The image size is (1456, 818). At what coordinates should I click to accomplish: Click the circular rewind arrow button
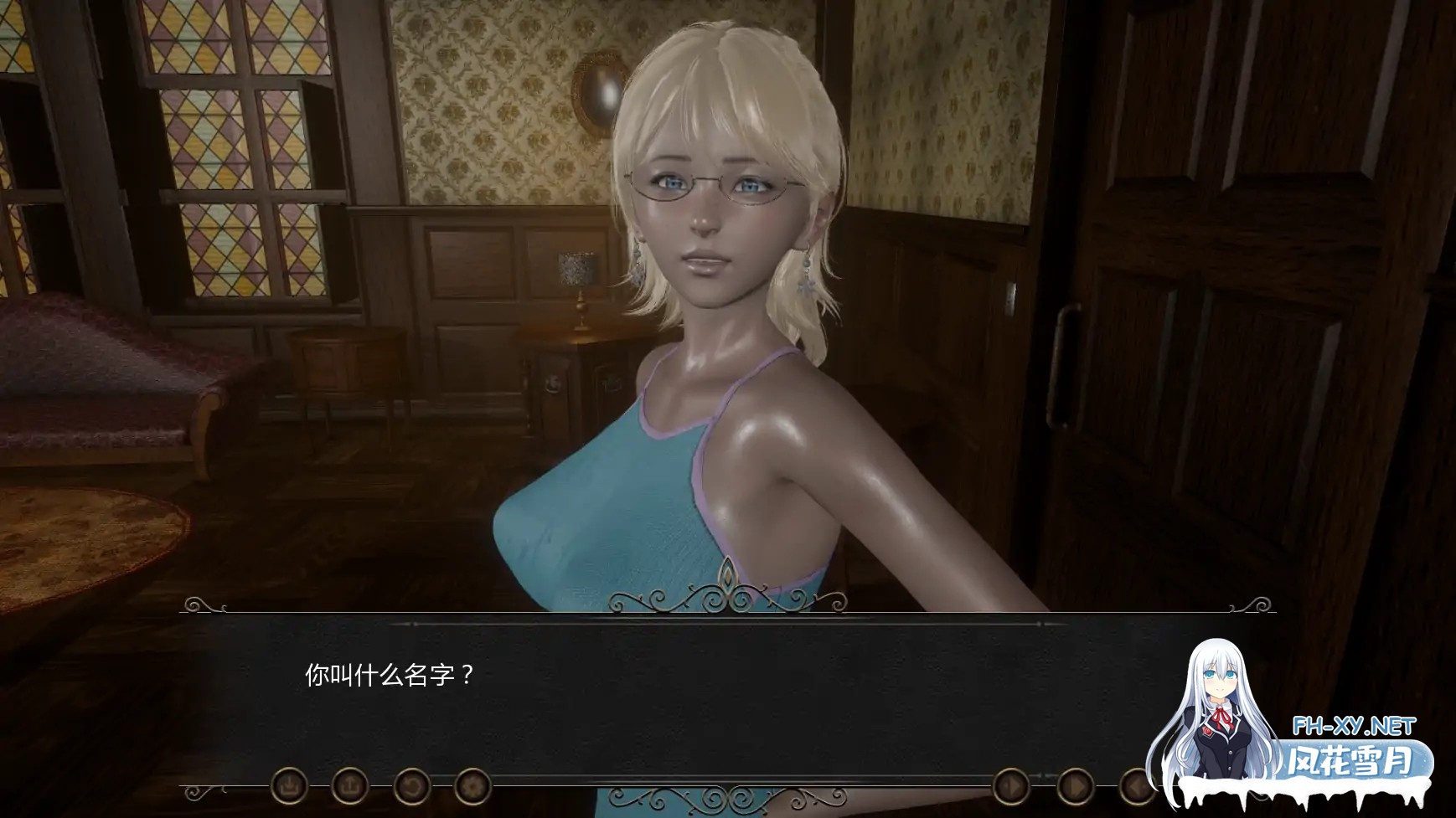point(411,786)
